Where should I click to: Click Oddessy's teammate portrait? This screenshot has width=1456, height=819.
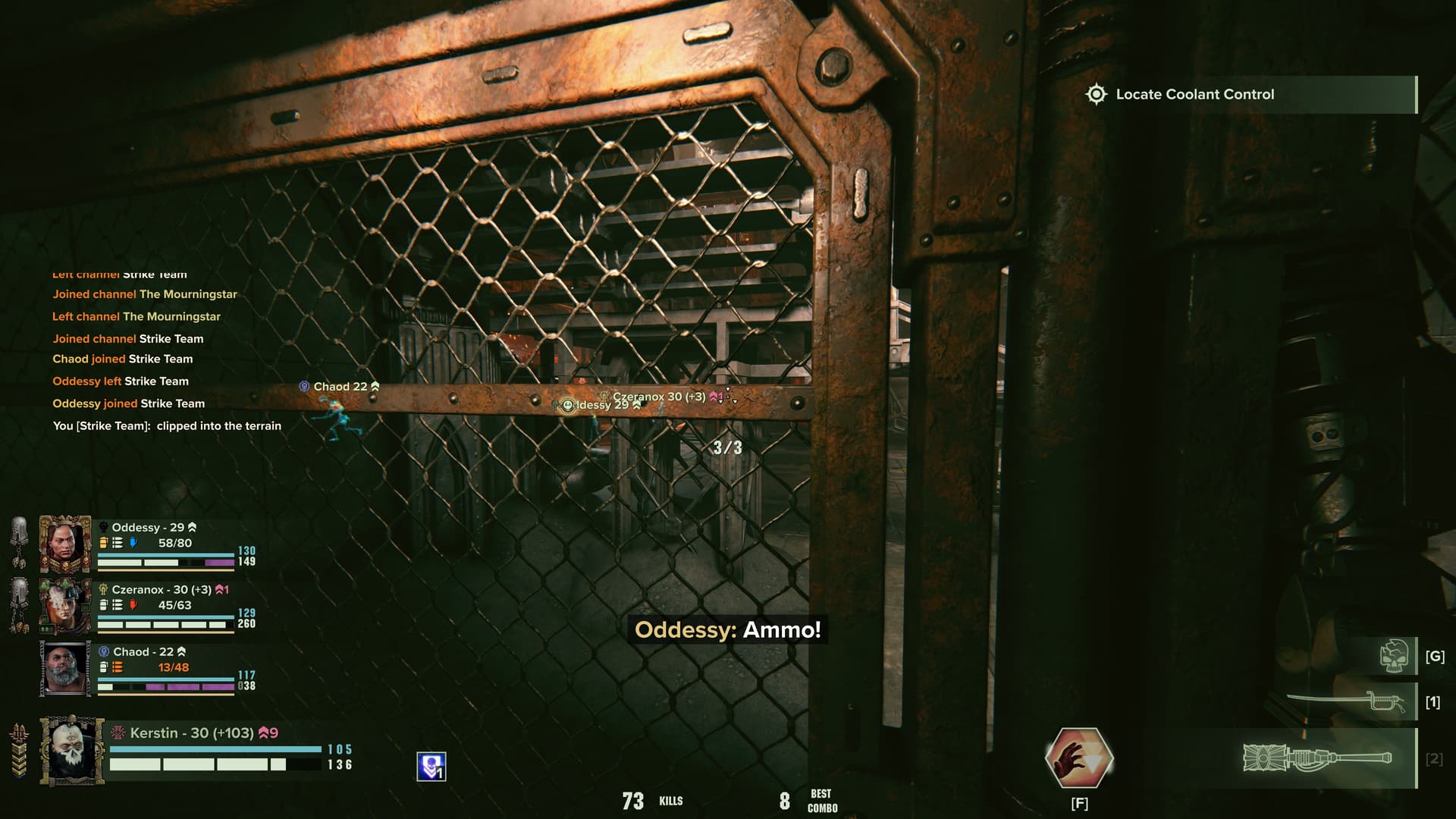click(65, 544)
